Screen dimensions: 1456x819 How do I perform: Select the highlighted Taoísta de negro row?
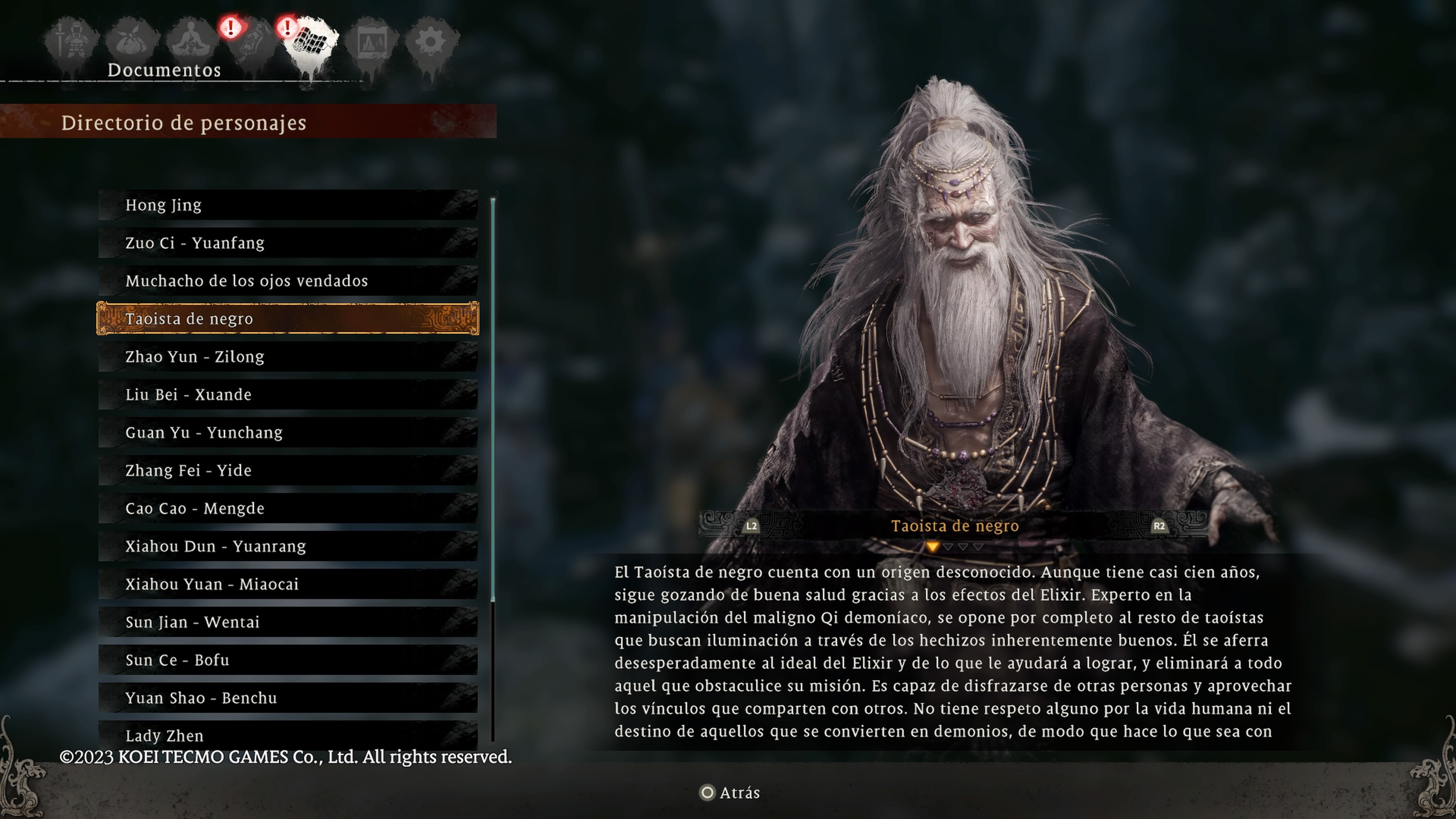pyautogui.click(x=288, y=319)
